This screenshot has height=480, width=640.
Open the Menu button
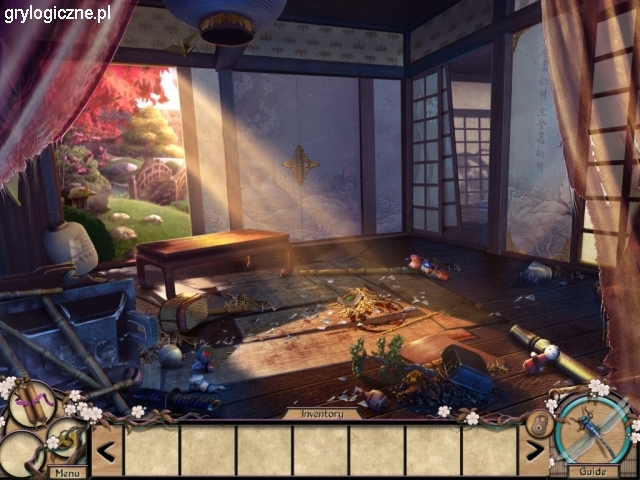[68, 472]
